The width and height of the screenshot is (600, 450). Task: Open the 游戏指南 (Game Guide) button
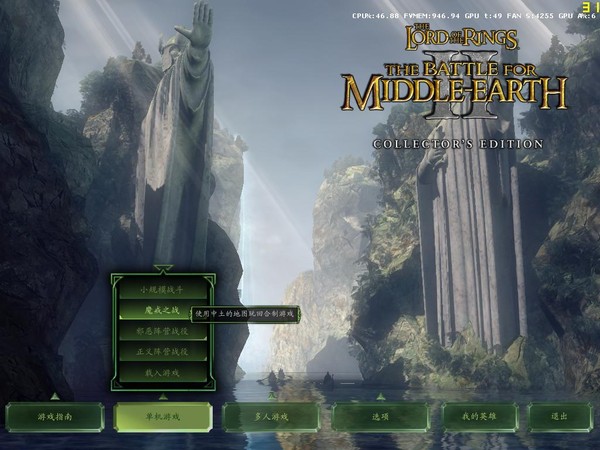[54, 416]
